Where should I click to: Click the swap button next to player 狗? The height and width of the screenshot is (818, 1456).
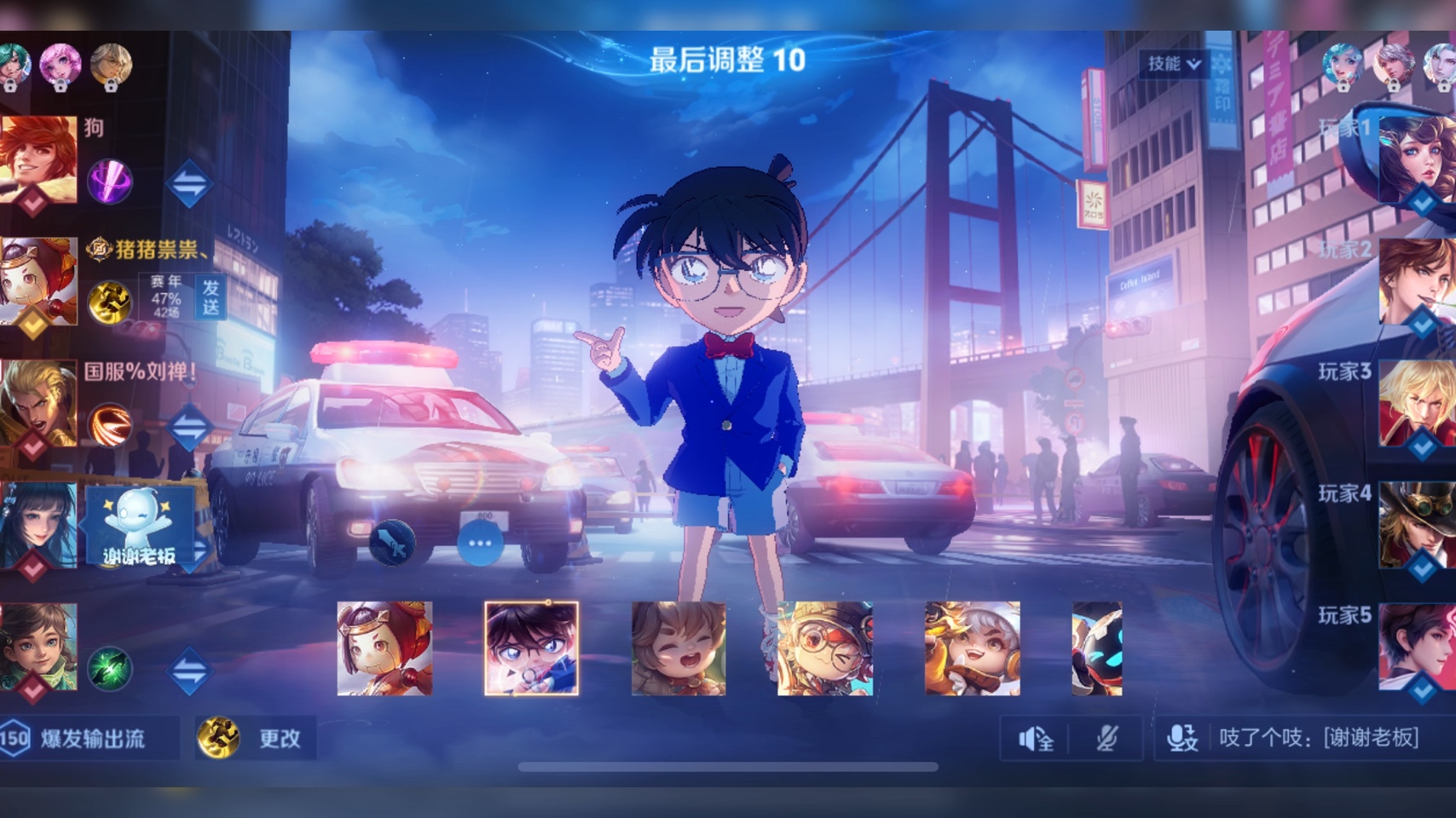188,182
